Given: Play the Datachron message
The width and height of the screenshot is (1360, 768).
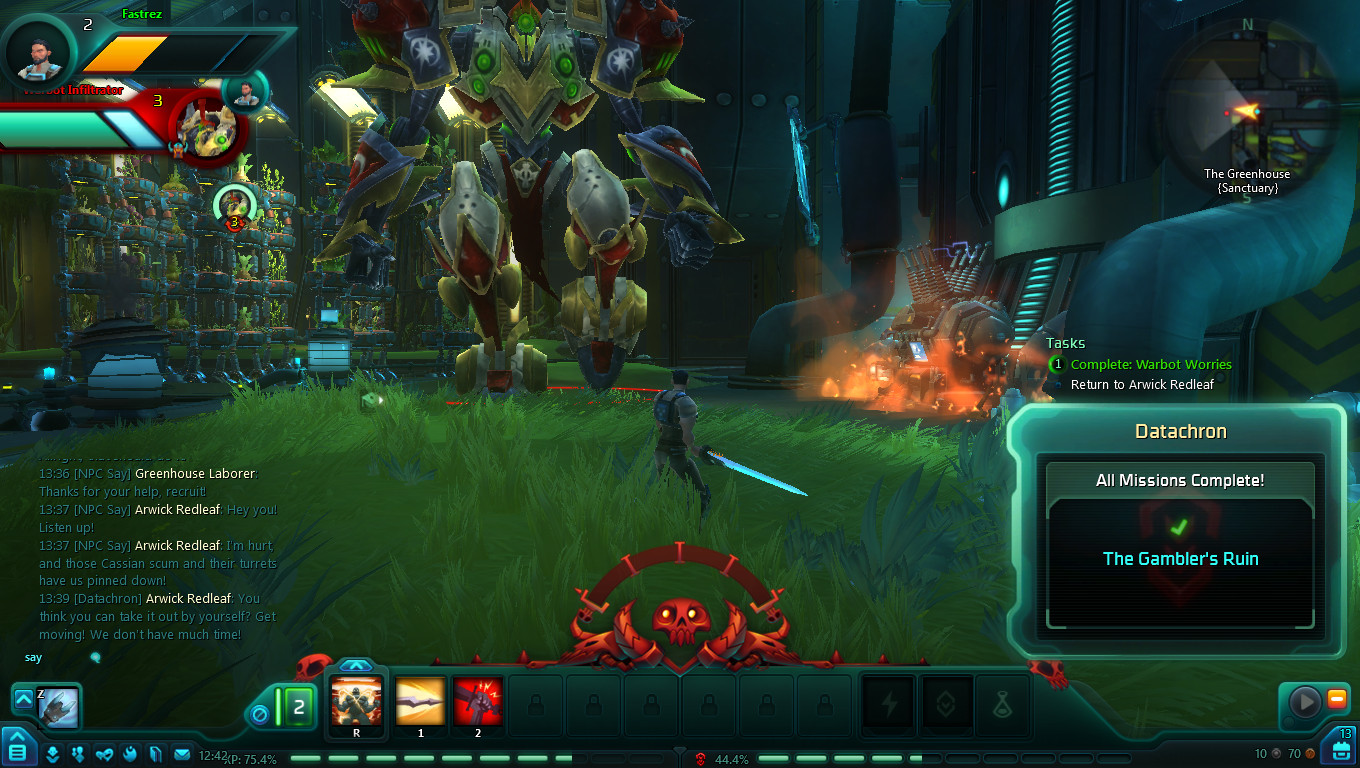Looking at the screenshot, I should (1305, 701).
